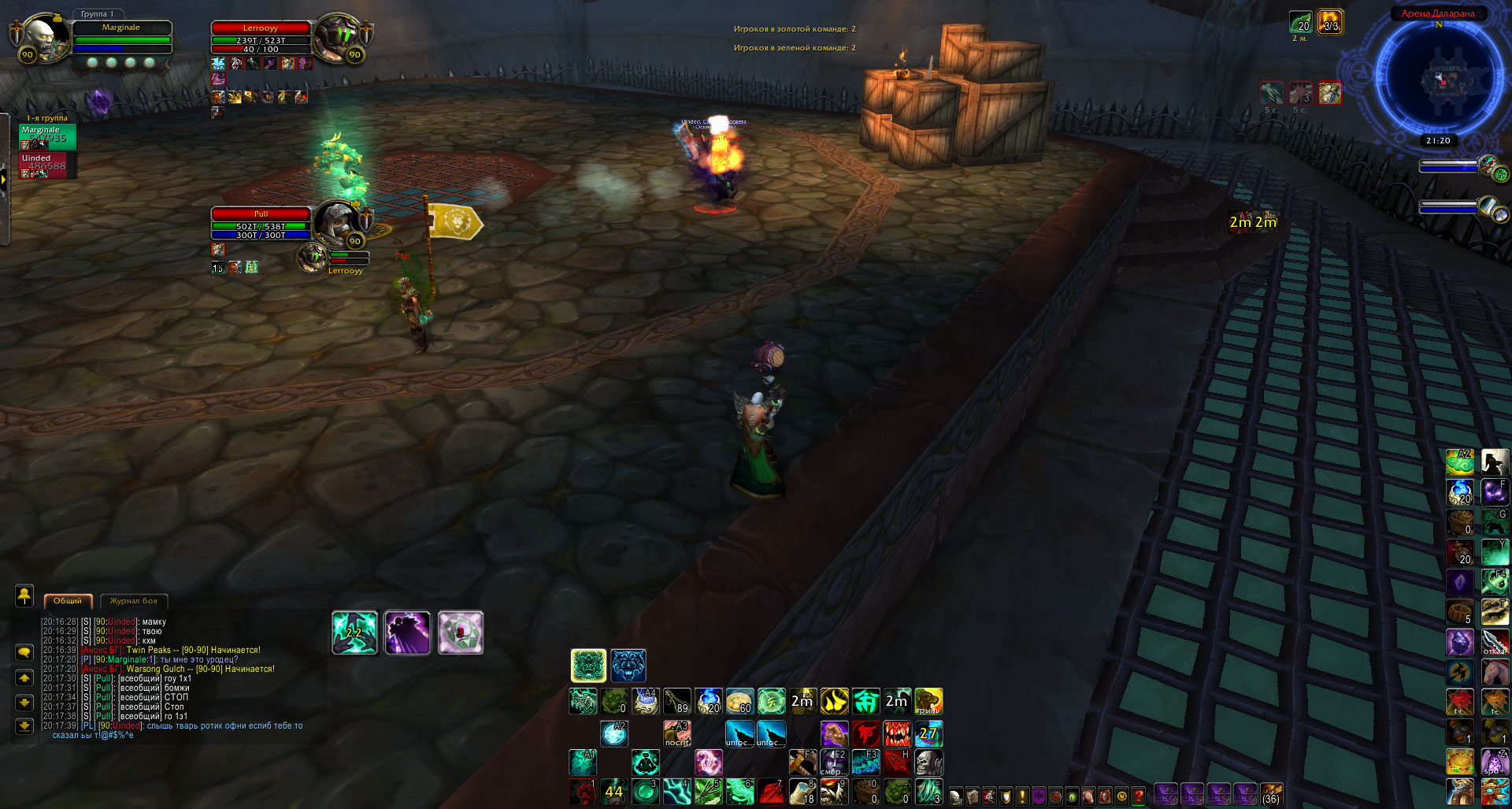Jump chat to bottom with the underlined arrow
The width and height of the screenshot is (1512, 809).
(x=24, y=726)
